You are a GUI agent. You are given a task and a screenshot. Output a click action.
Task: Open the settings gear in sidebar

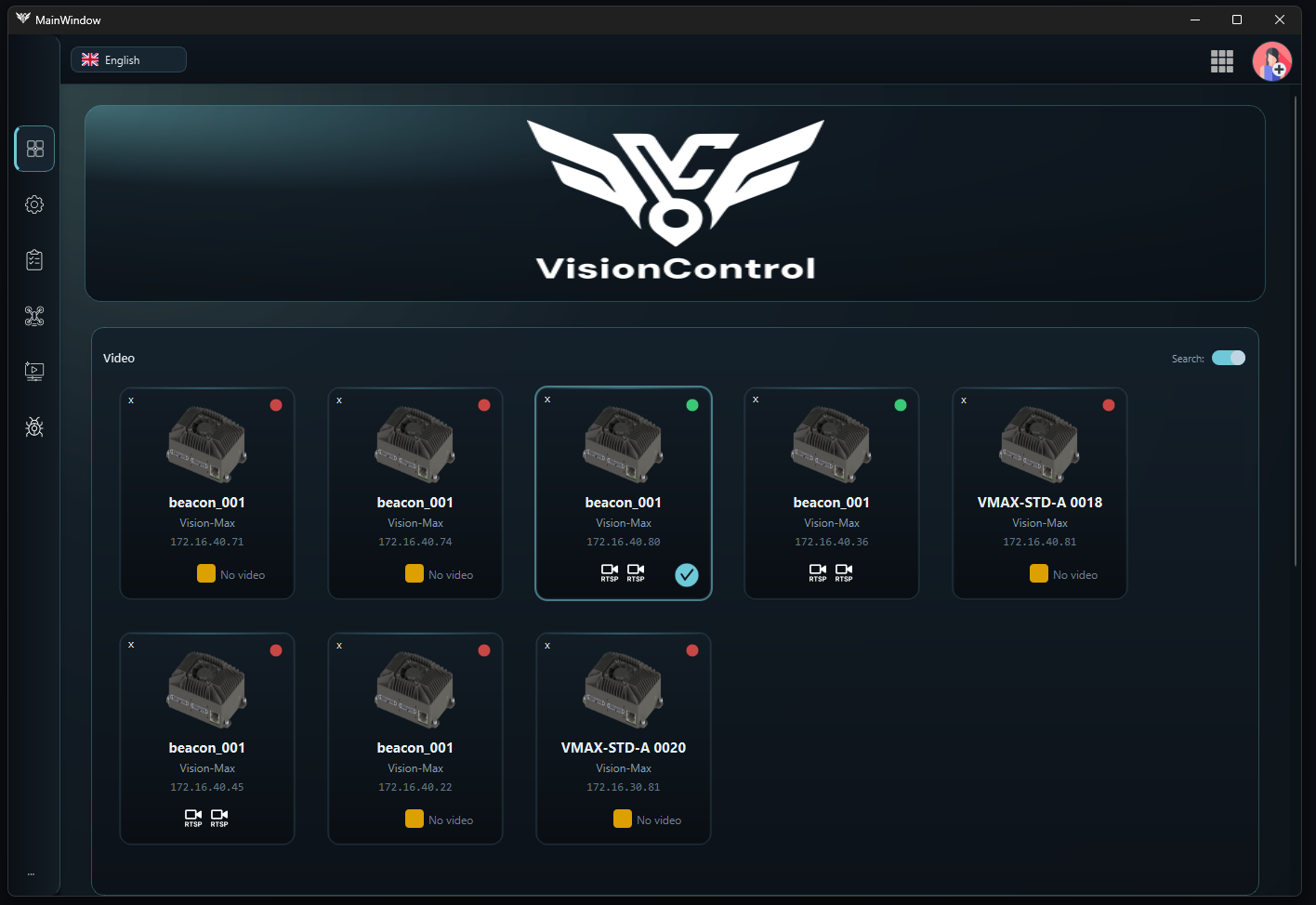tap(33, 204)
